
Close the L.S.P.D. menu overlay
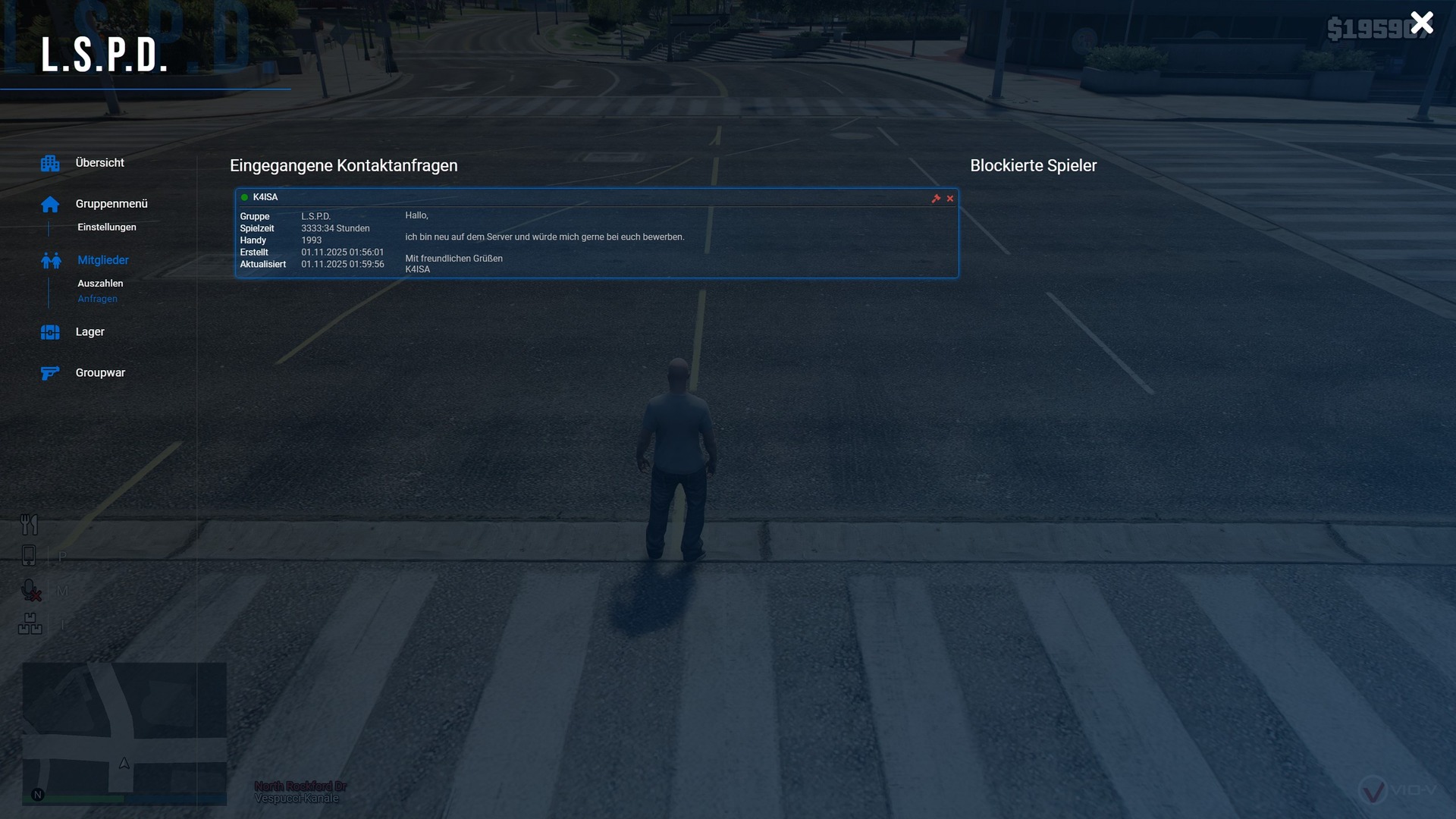[1422, 23]
